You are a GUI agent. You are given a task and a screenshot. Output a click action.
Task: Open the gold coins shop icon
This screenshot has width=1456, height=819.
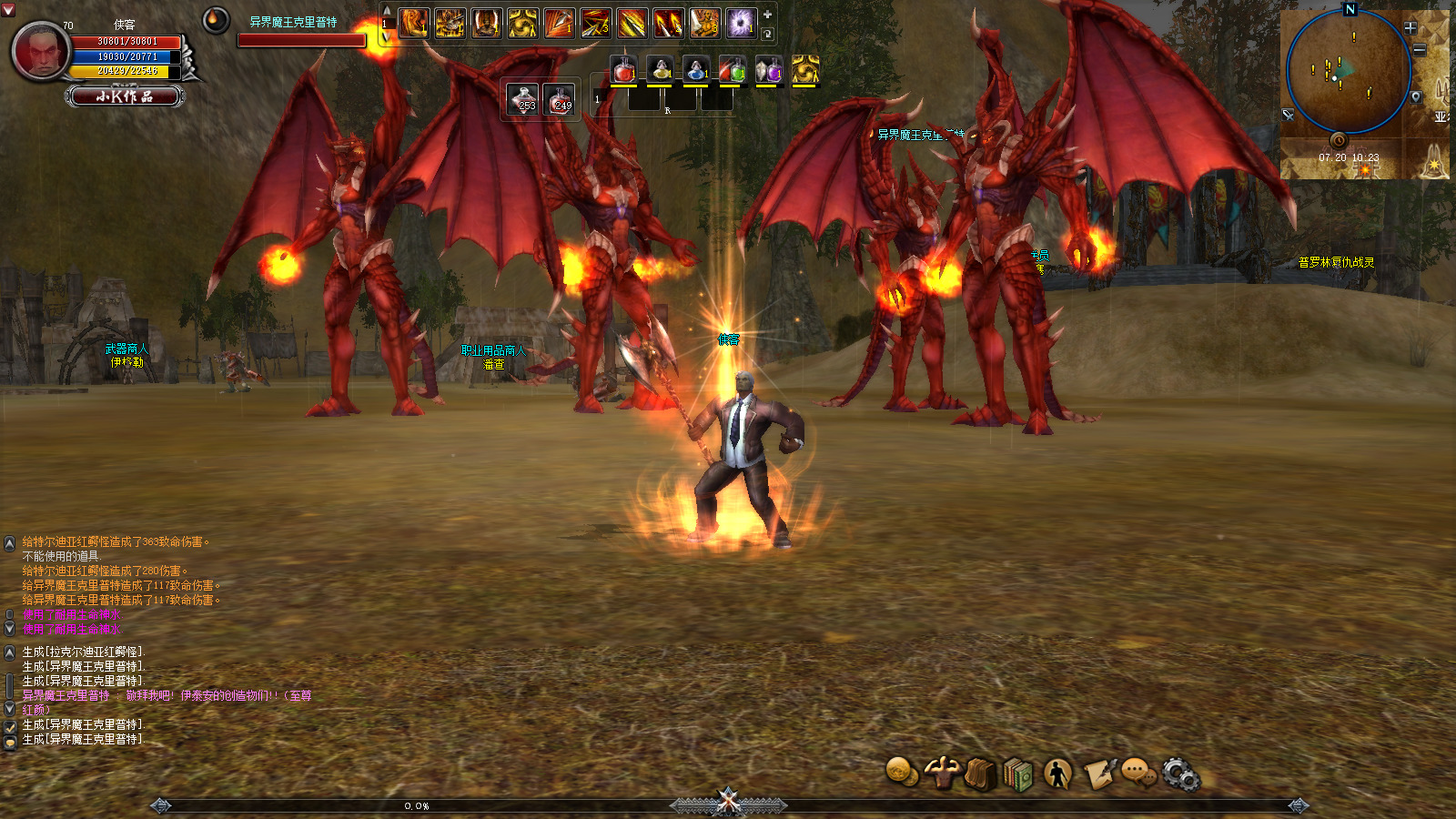point(901,772)
